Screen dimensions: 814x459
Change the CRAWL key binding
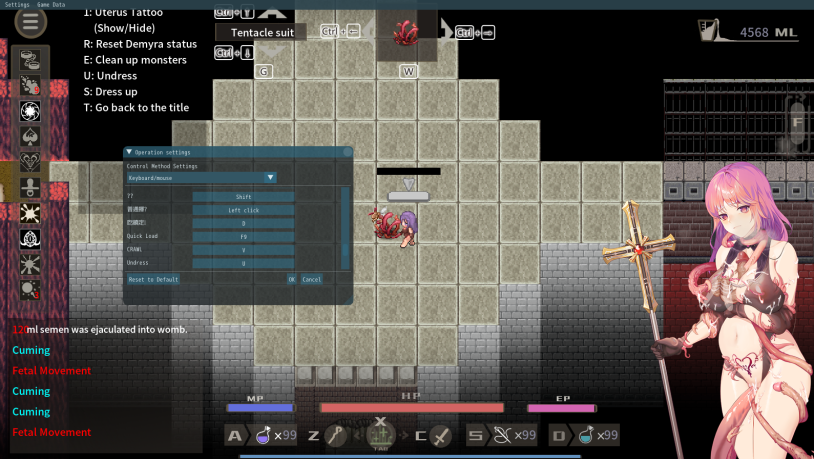(243, 249)
